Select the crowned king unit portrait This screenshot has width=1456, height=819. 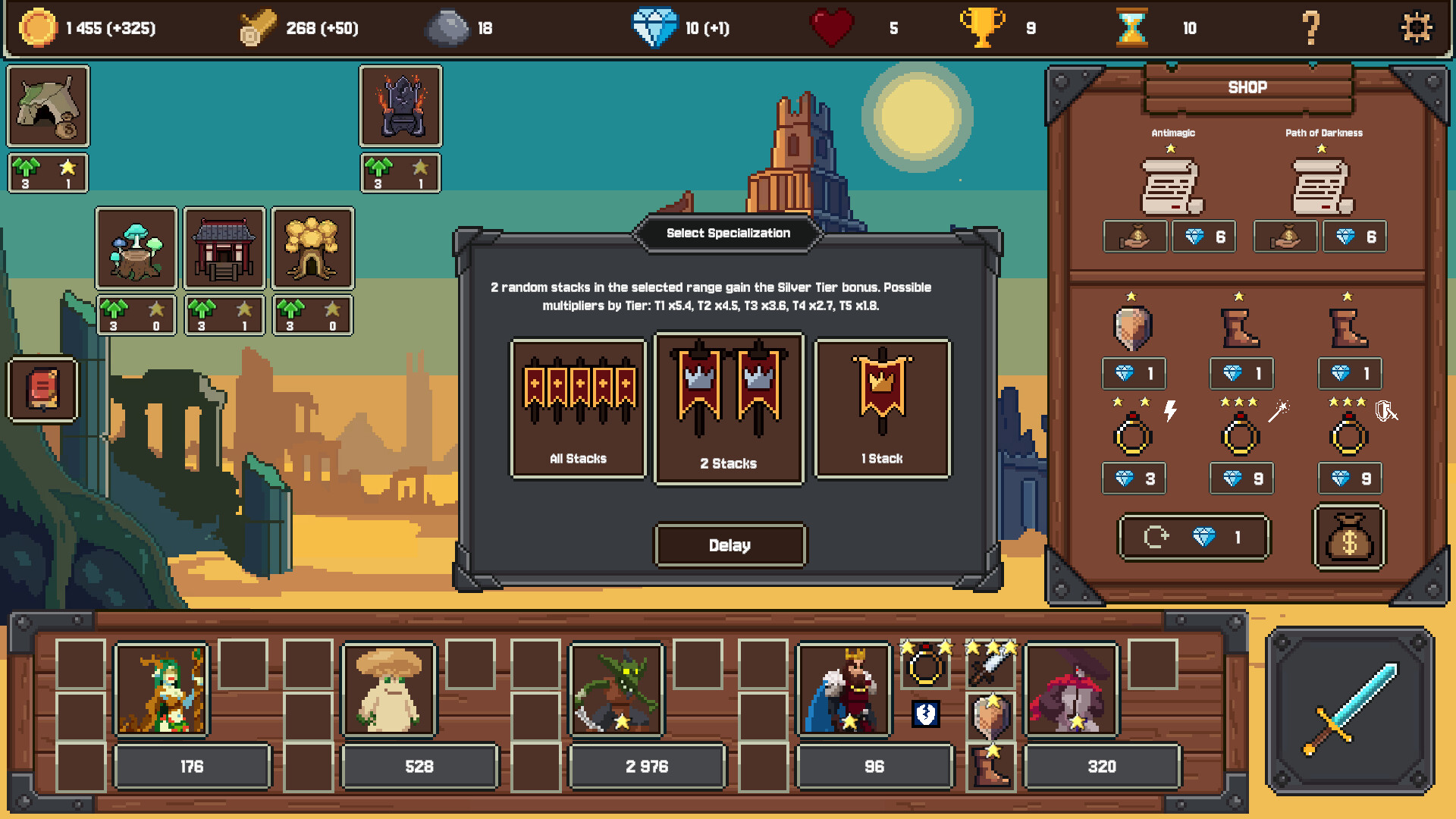click(844, 689)
